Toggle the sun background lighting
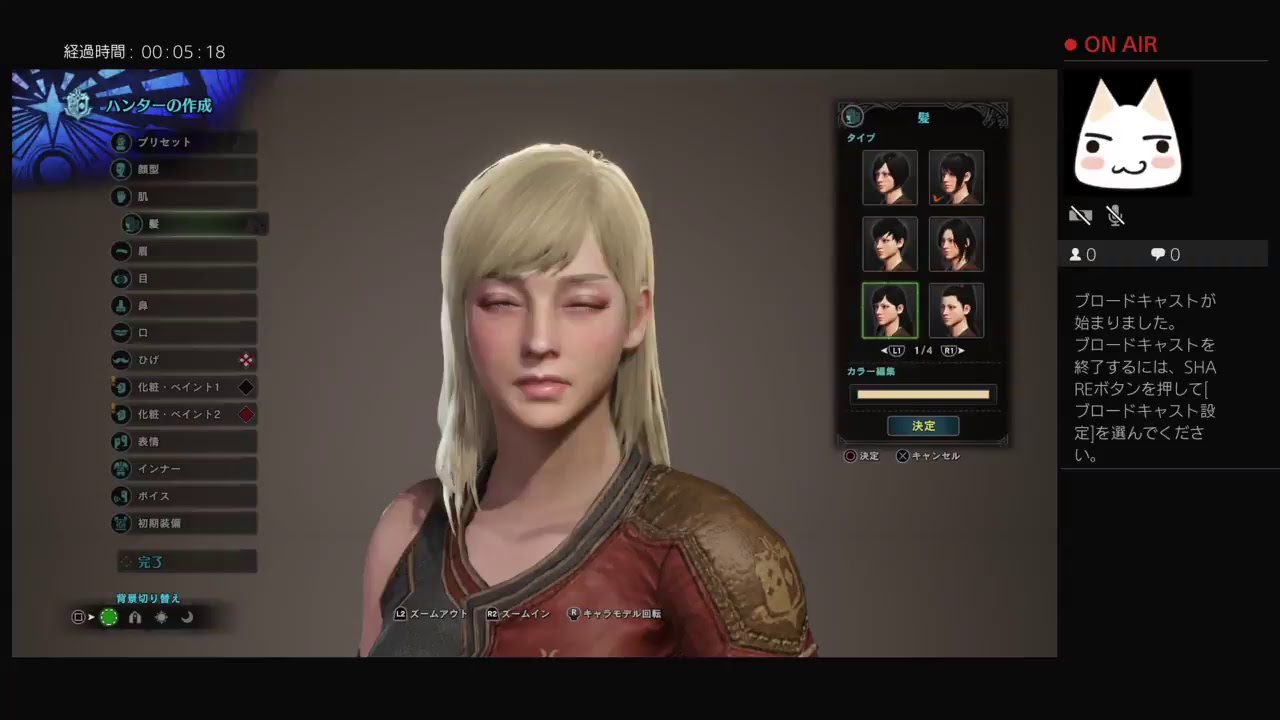Screen dimensions: 1280x720 click(161, 617)
